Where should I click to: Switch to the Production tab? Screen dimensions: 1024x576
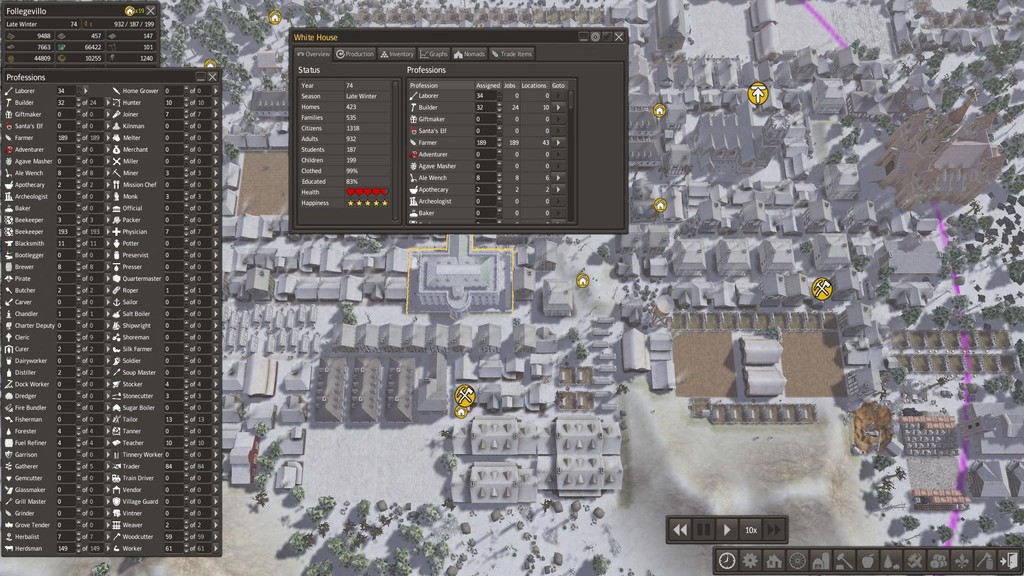[355, 54]
